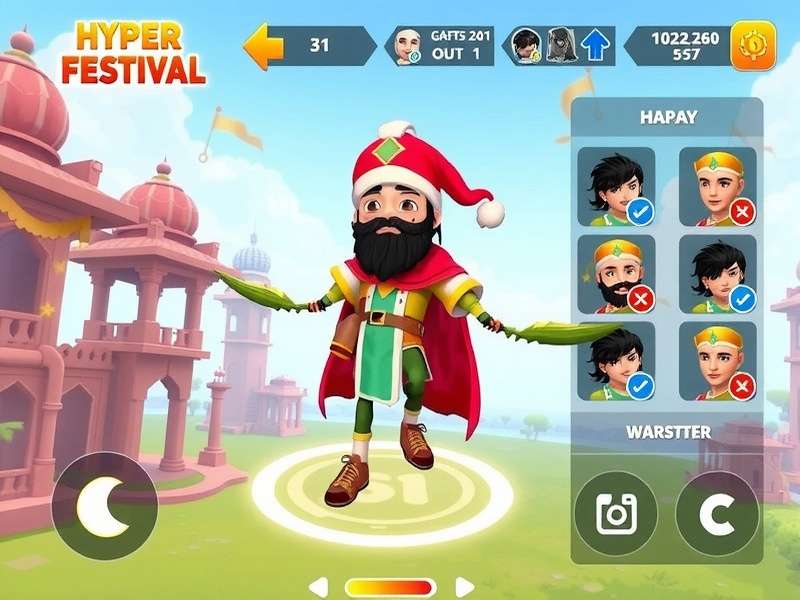Open the player avatar beside GAFTS 201
Screen dimensions: 800x600
[x=406, y=46]
